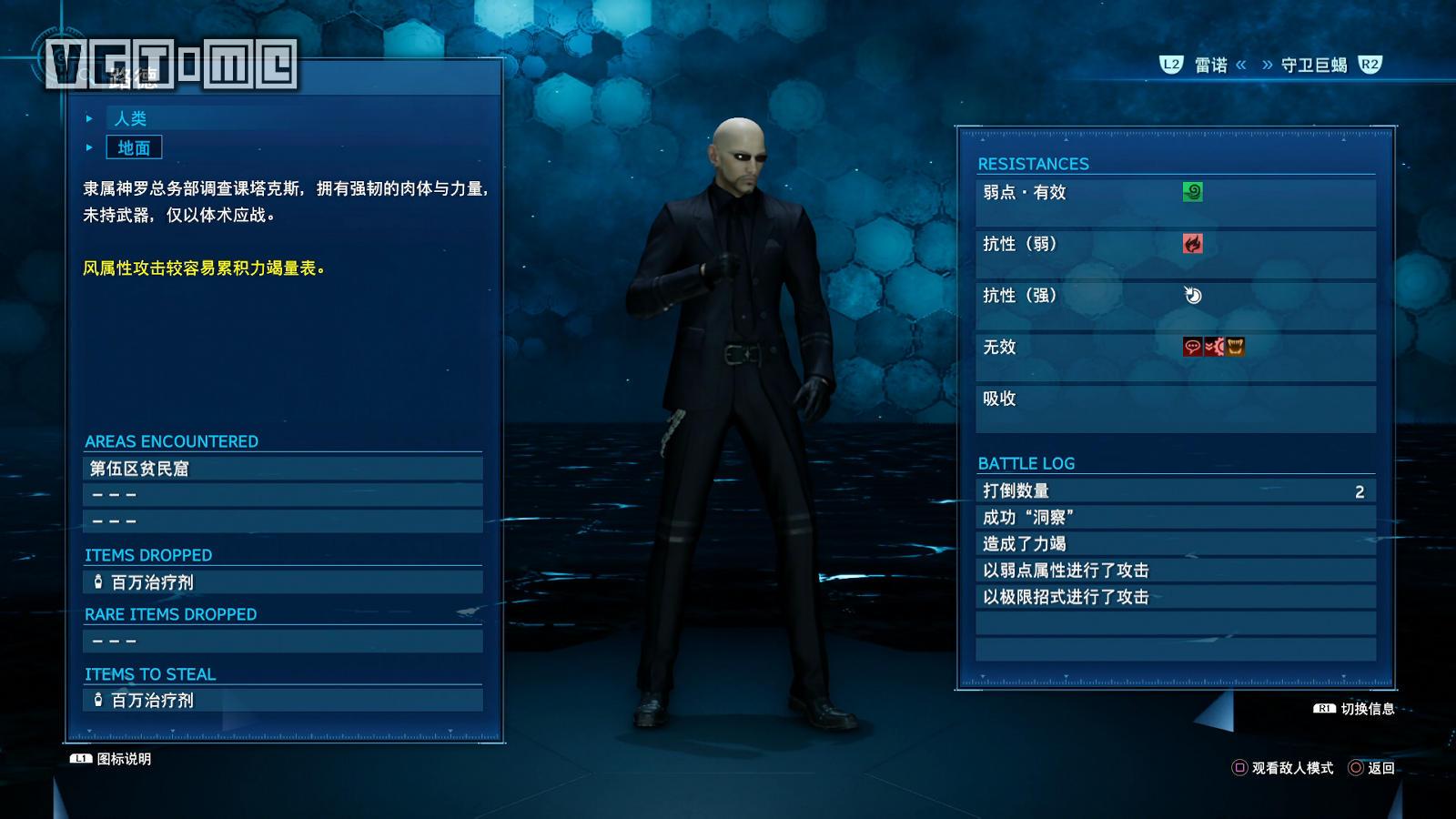Click the potion icon under ITEMS TO STEAL
The image size is (1456, 819).
(96, 701)
